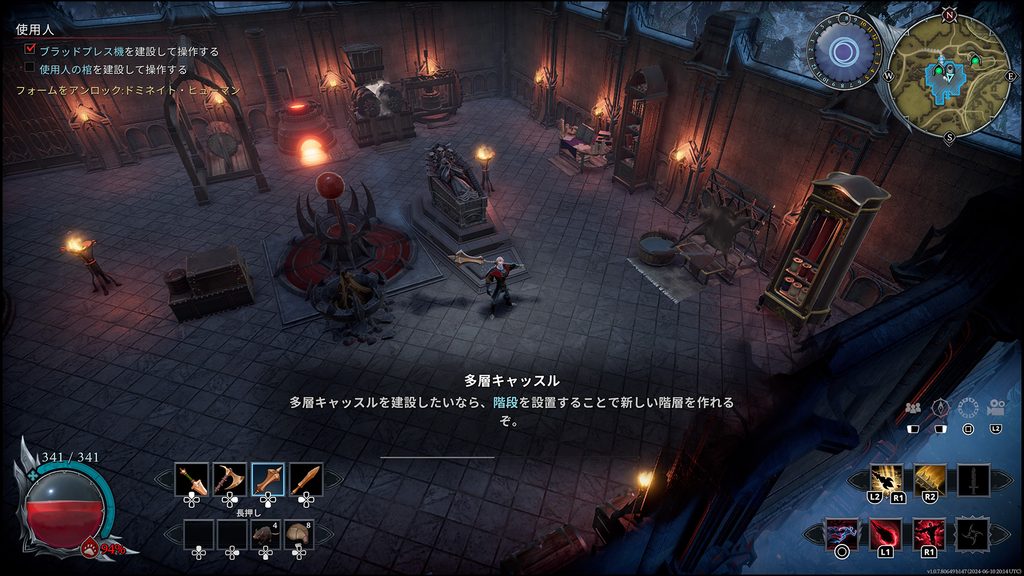This screenshot has width=1024, height=576.
Task: Open the action wheel ring icon
Action: (x=967, y=408)
